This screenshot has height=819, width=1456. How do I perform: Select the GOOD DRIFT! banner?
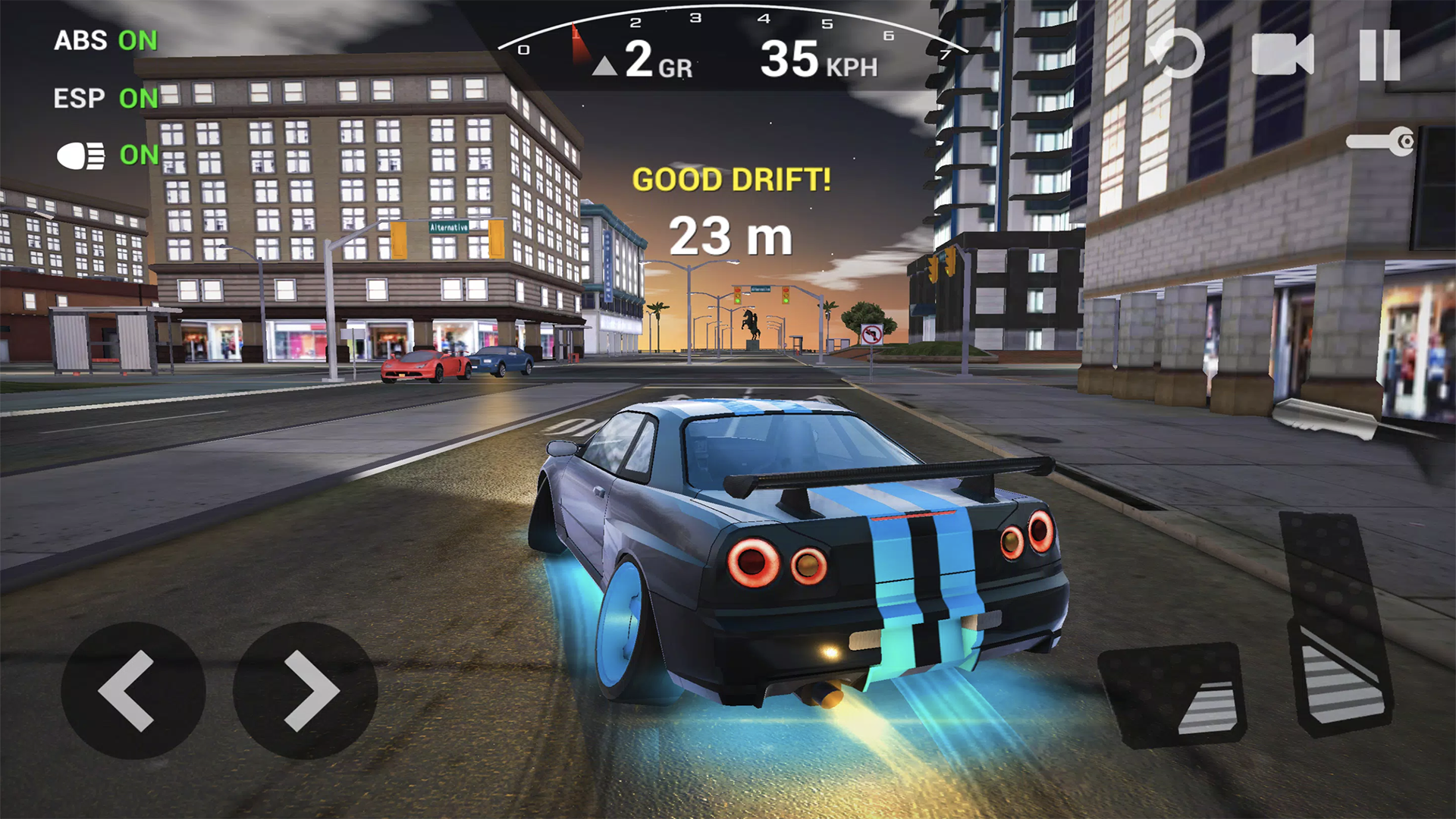[730, 180]
